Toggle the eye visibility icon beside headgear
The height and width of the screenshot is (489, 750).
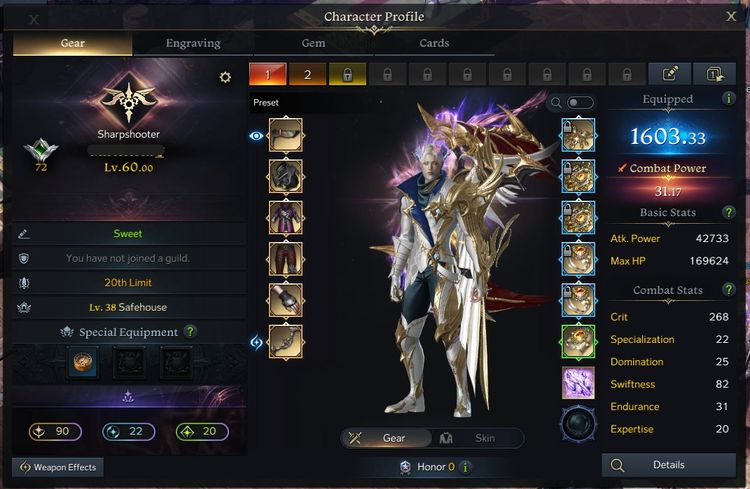256,135
